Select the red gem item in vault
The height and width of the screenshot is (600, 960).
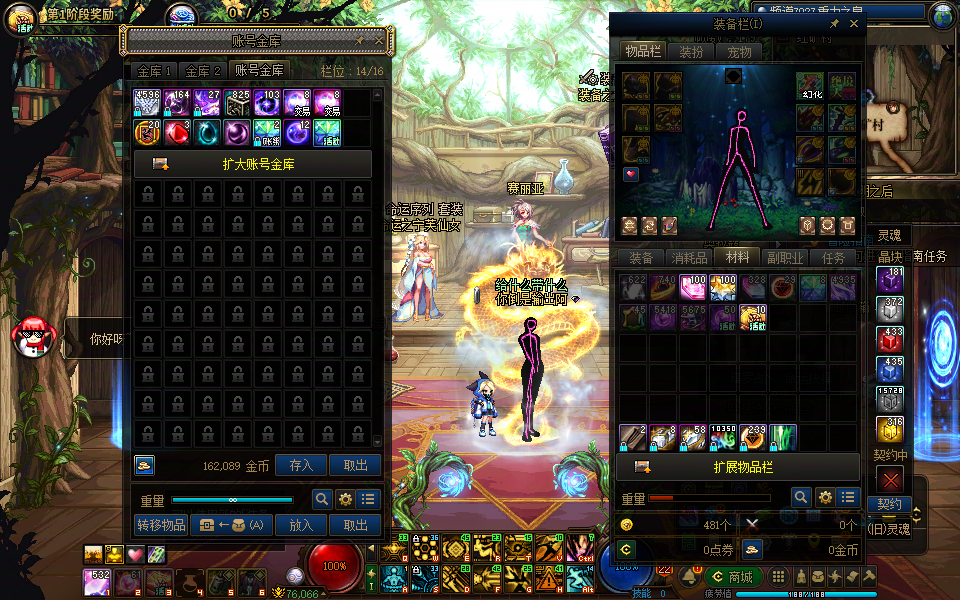coord(177,131)
